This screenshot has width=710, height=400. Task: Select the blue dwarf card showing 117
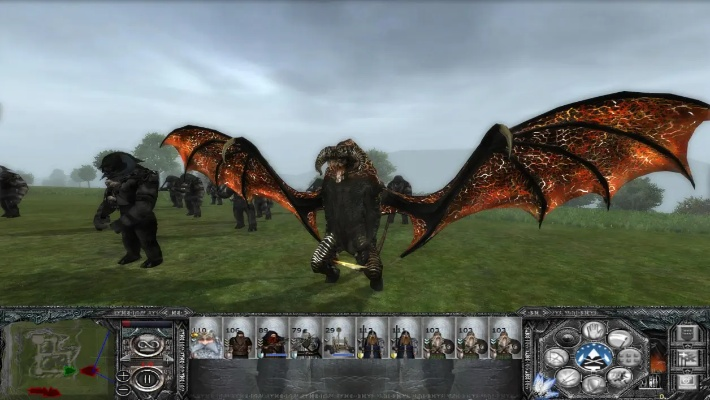(371, 340)
